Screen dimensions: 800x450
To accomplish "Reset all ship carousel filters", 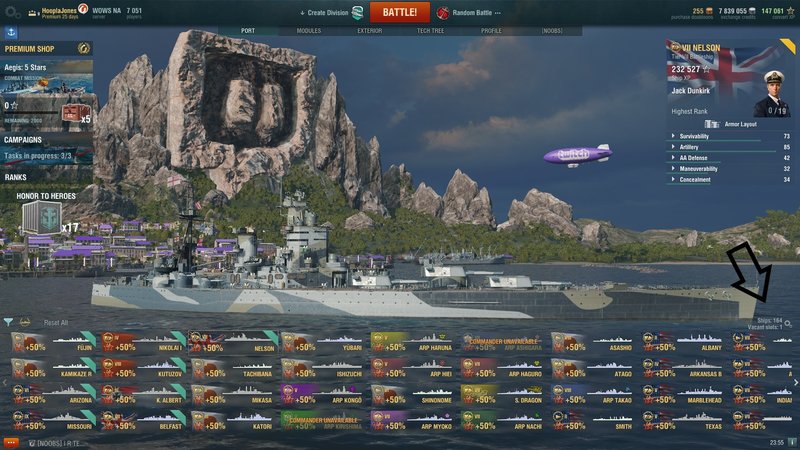I will 56,323.
